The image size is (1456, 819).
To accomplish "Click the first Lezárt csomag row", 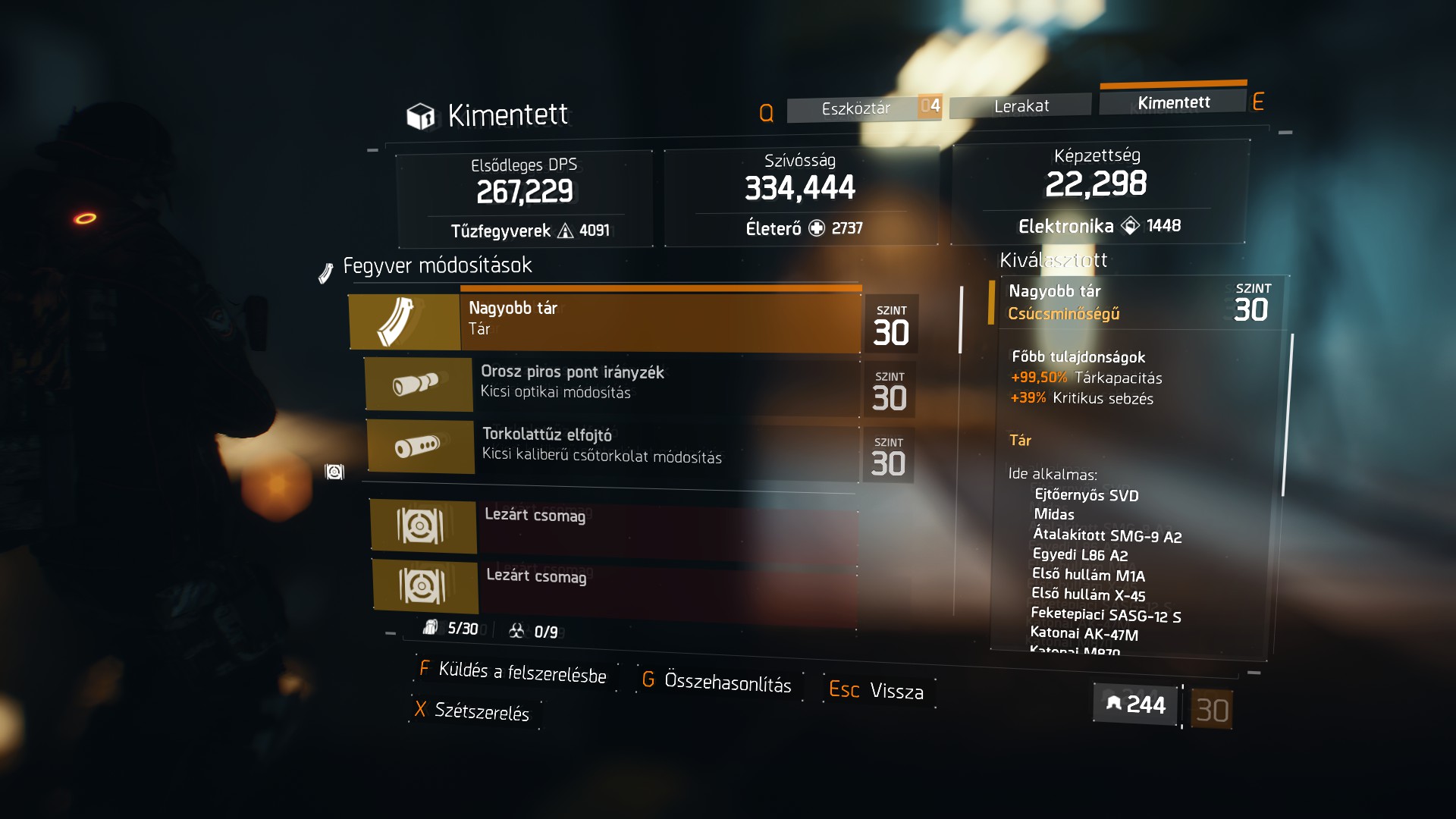I will click(x=613, y=525).
